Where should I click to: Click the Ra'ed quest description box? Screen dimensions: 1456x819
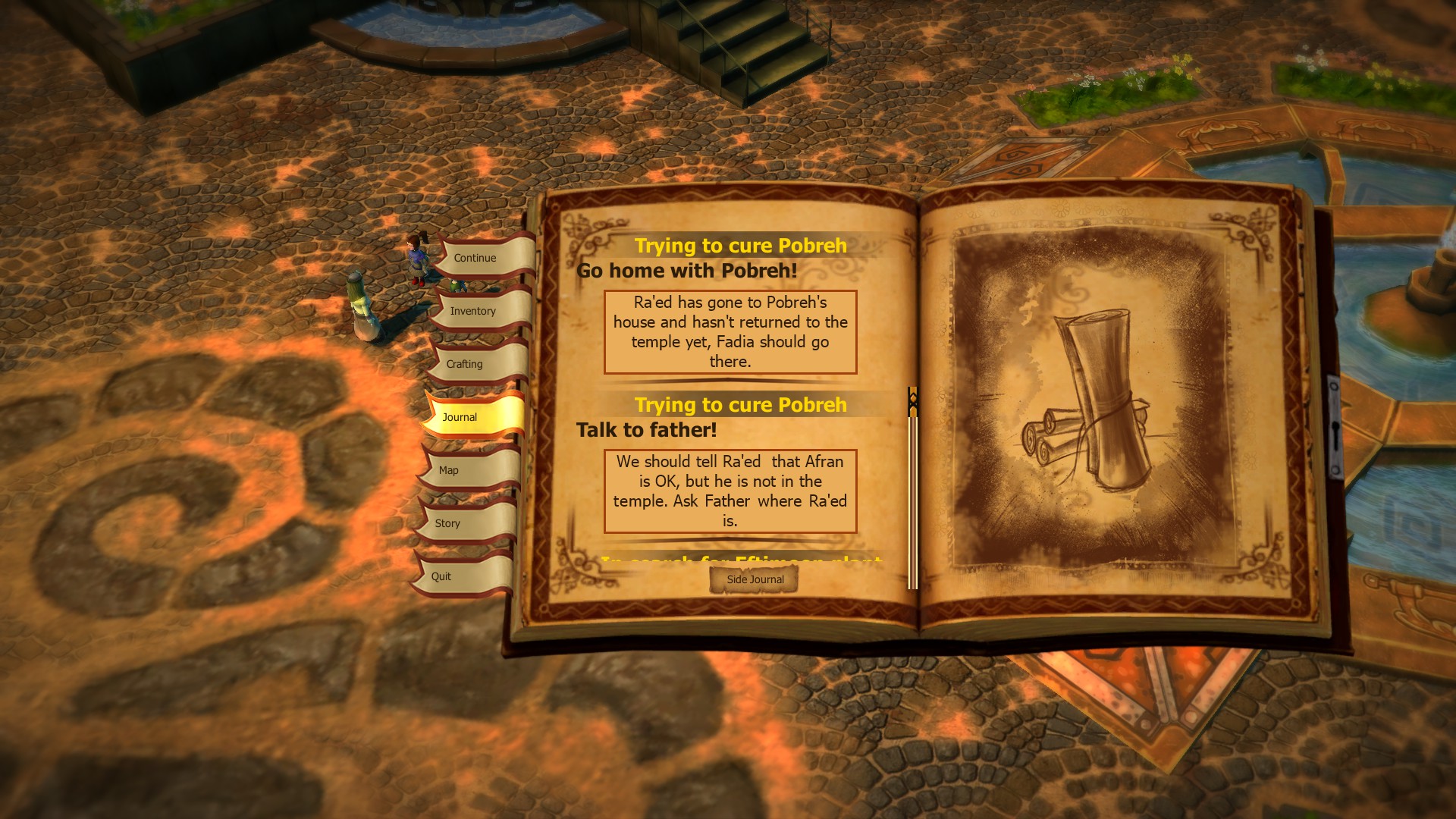(x=730, y=332)
